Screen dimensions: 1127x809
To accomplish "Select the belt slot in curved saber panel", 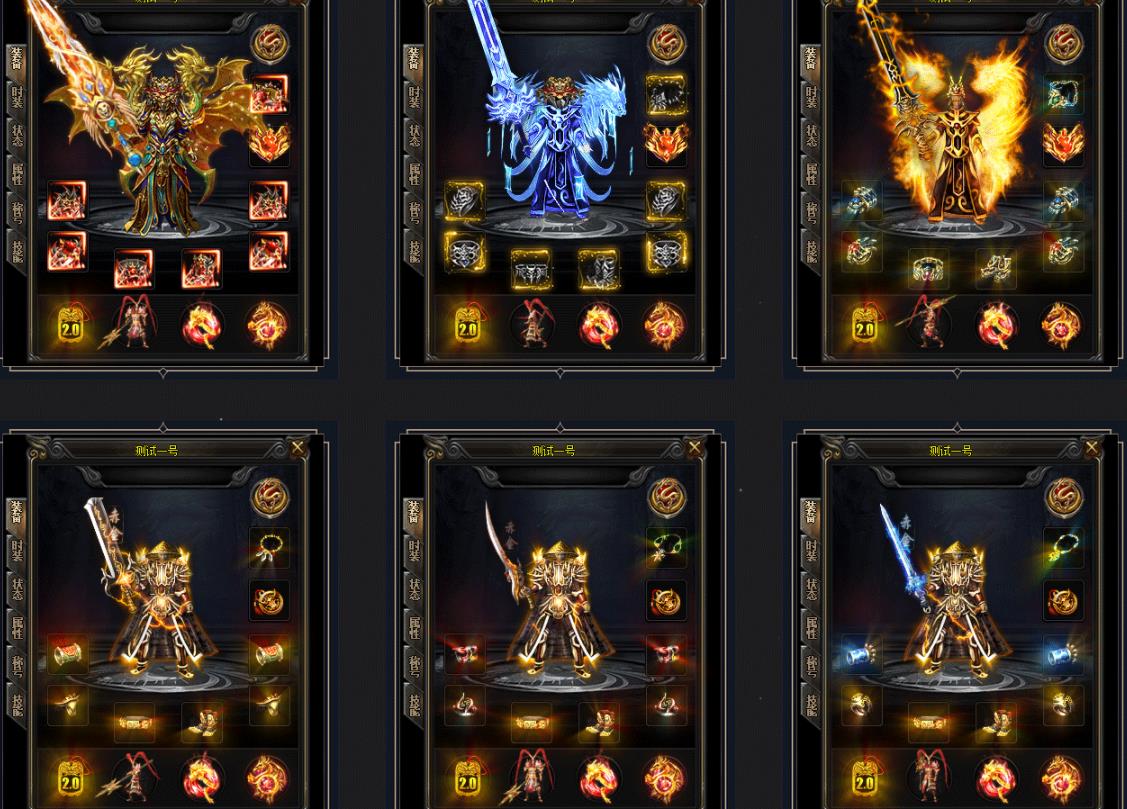I will [x=531, y=721].
